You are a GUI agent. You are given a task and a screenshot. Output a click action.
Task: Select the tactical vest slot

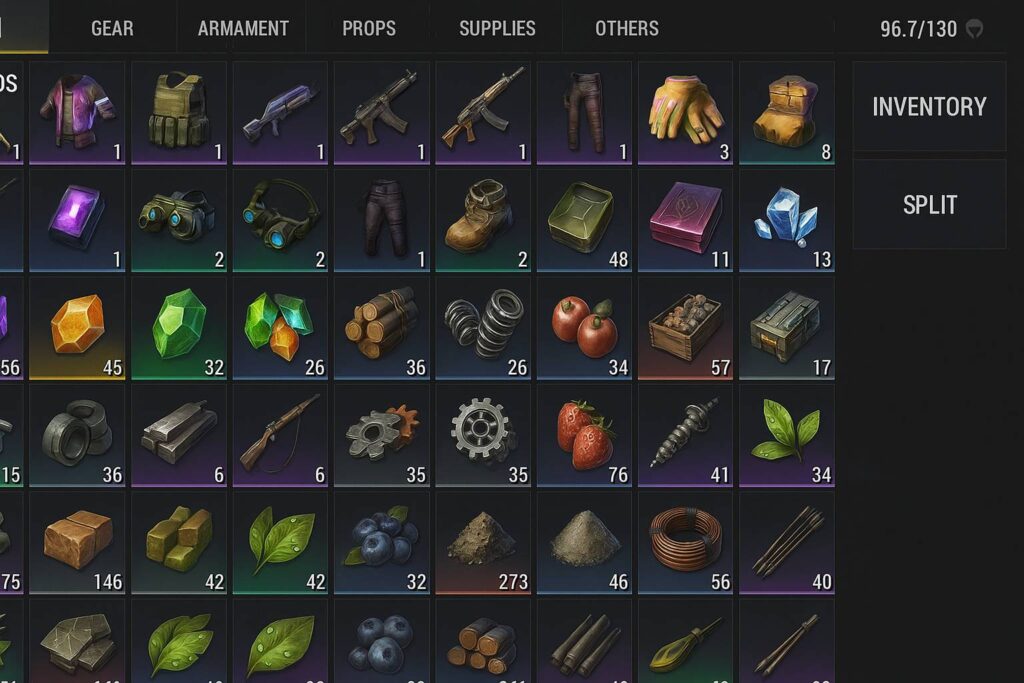179,112
